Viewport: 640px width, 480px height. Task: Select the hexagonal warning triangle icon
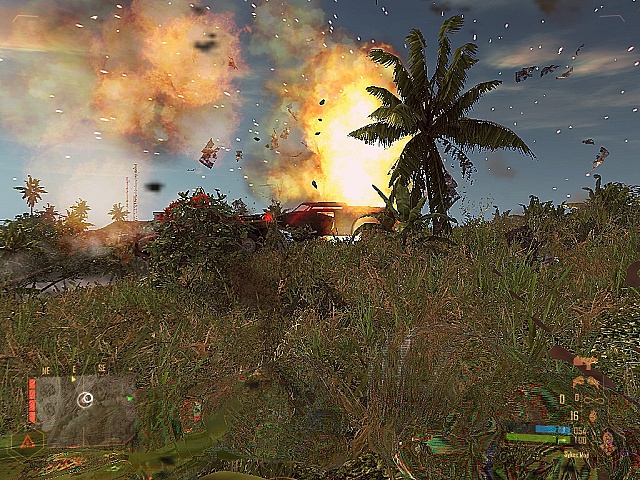click(28, 440)
